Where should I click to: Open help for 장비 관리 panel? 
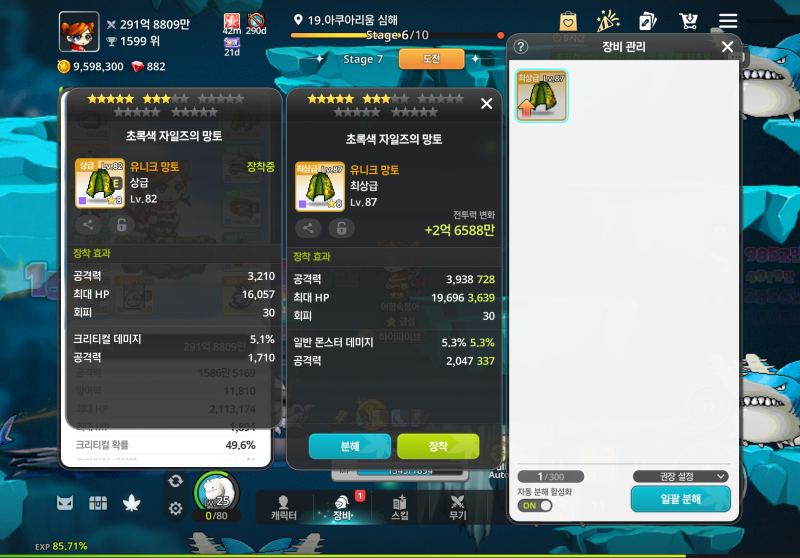[521, 46]
